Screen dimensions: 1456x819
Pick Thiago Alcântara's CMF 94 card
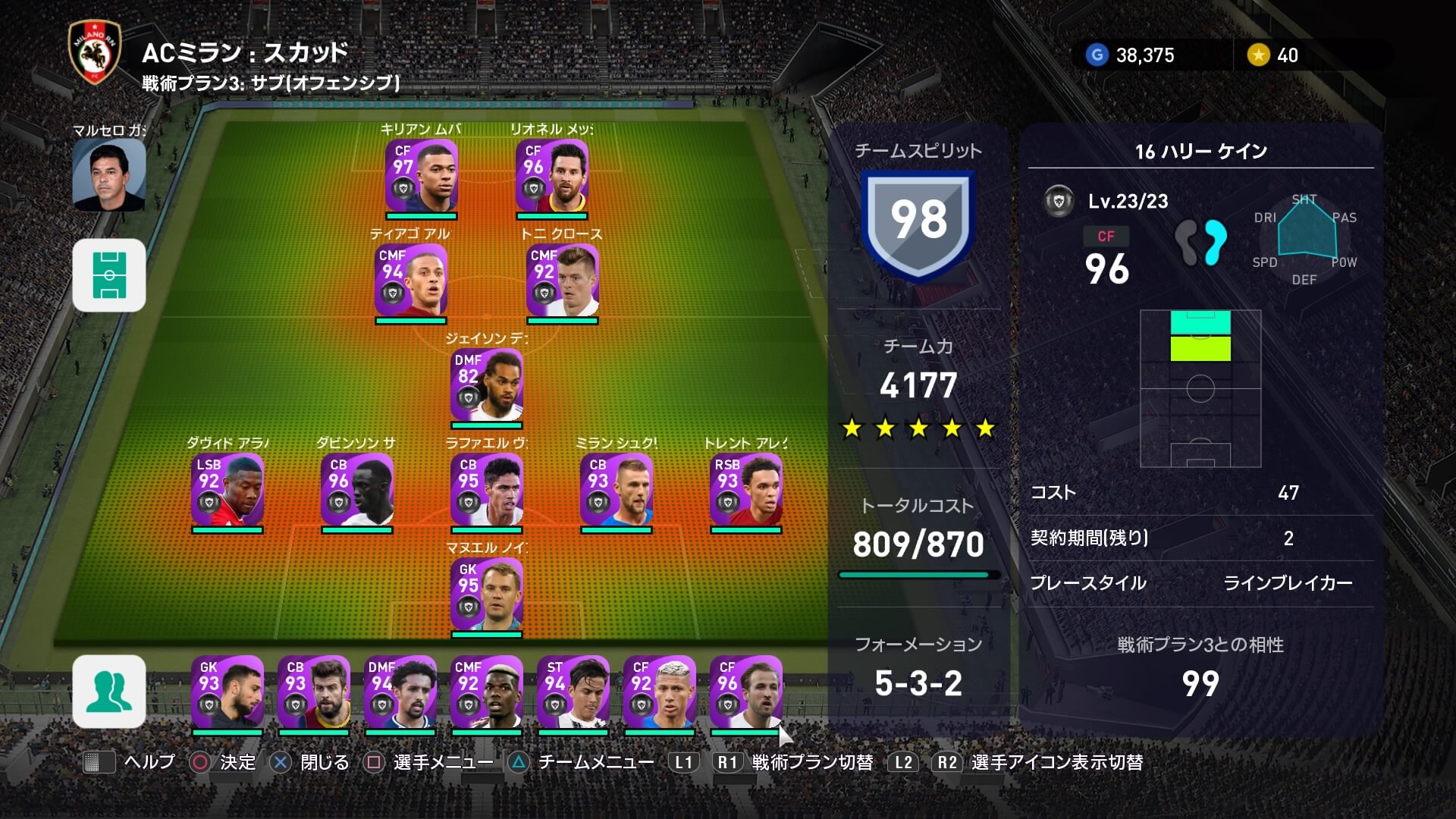411,280
